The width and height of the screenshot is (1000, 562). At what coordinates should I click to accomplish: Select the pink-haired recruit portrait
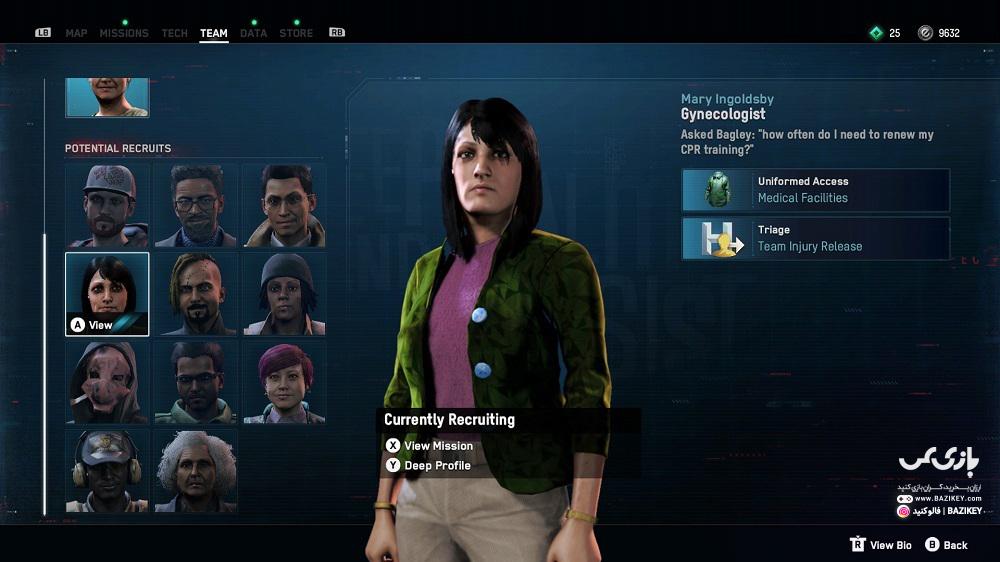click(x=284, y=382)
